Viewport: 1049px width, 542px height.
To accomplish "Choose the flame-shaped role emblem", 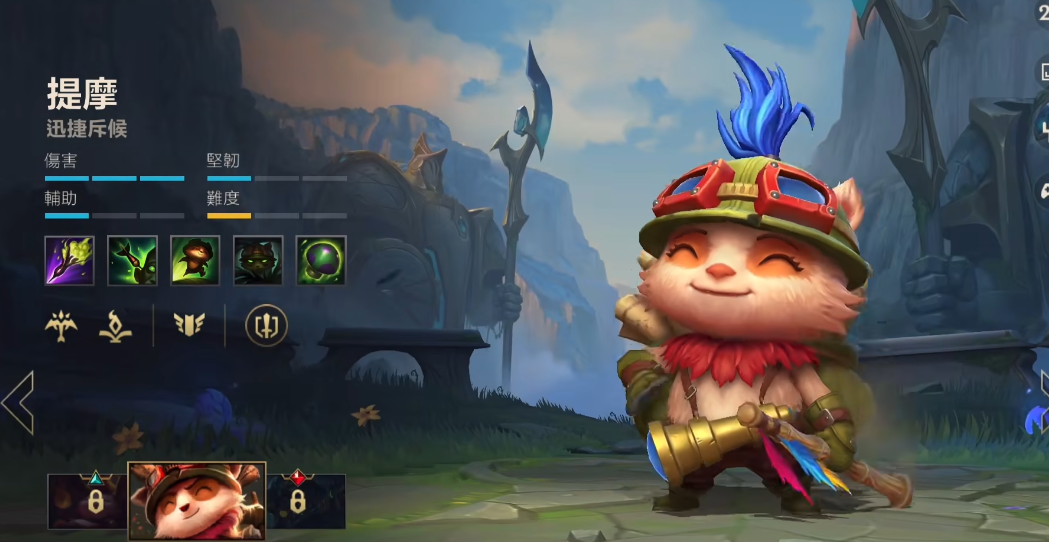I will (x=116, y=325).
